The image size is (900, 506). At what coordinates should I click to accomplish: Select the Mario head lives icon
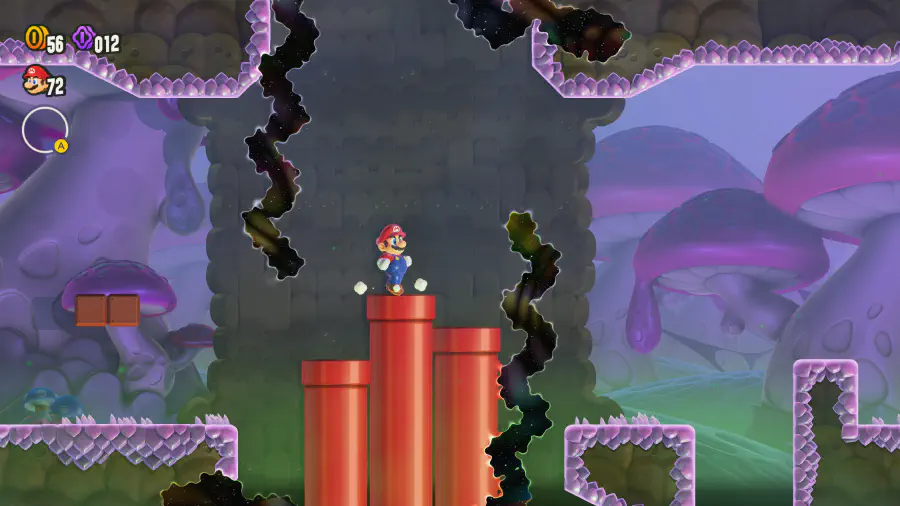(x=35, y=80)
